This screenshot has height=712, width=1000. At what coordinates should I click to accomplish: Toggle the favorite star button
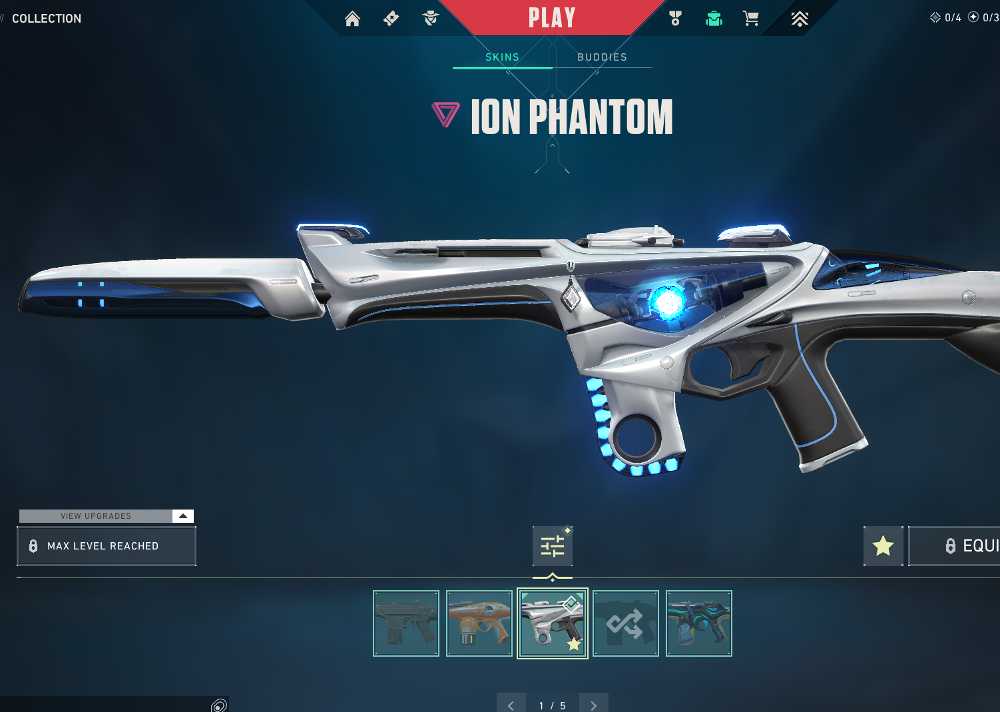[x=883, y=546]
